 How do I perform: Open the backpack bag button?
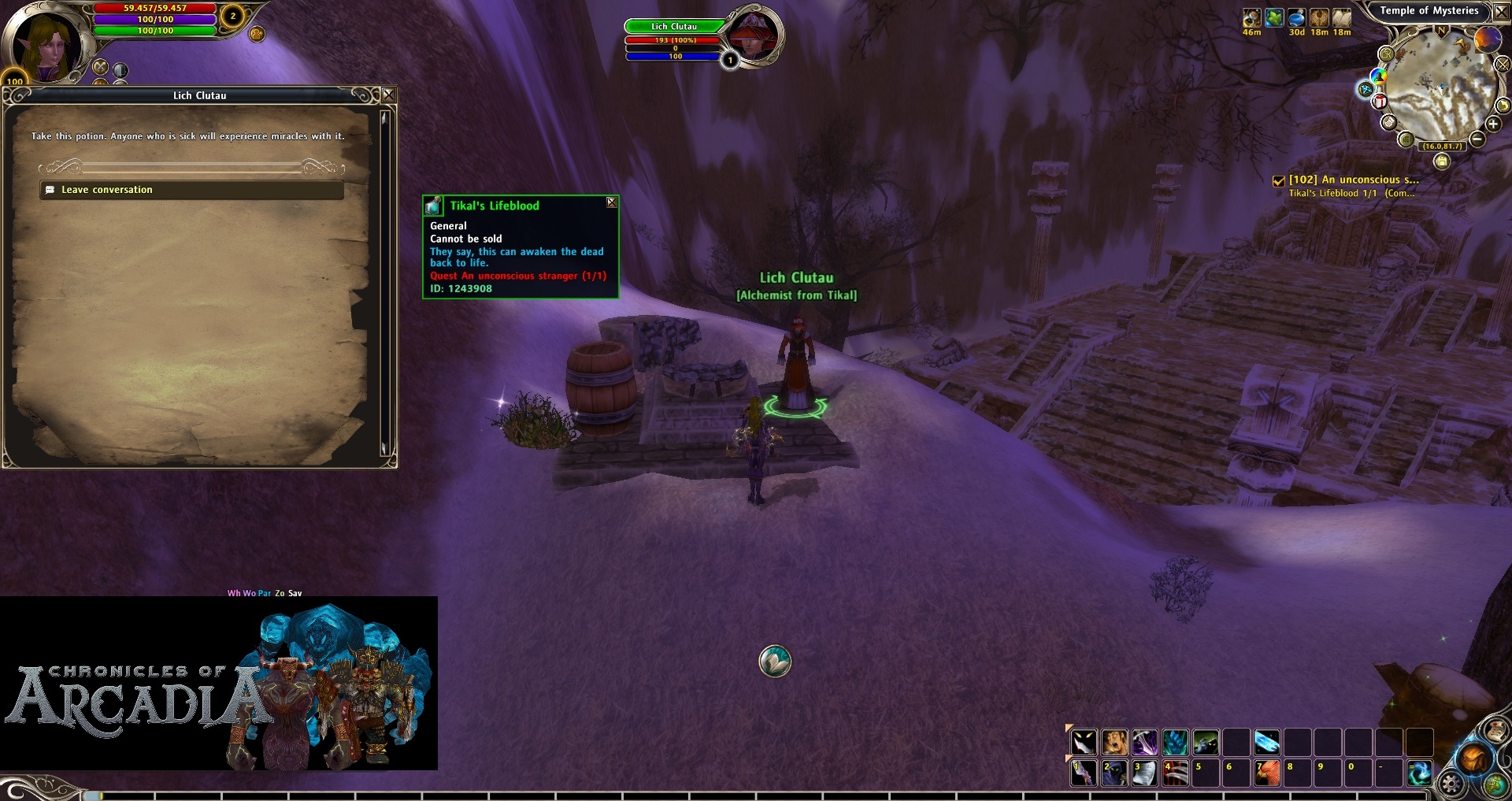coord(1473,759)
